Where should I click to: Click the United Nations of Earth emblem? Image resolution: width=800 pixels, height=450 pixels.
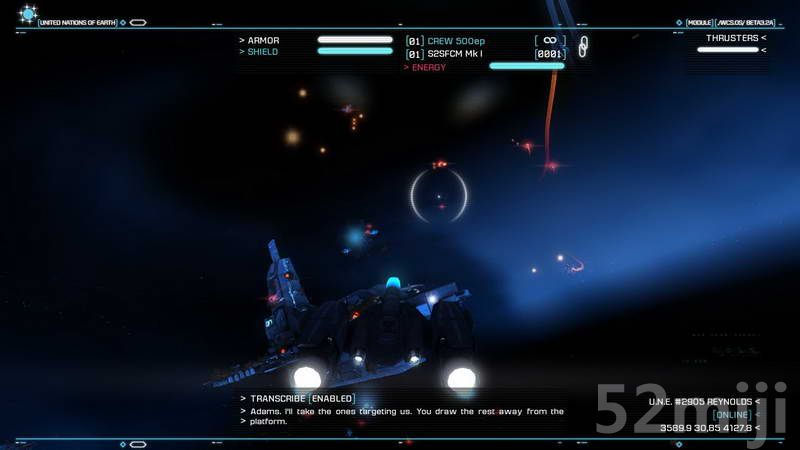[x=28, y=14]
